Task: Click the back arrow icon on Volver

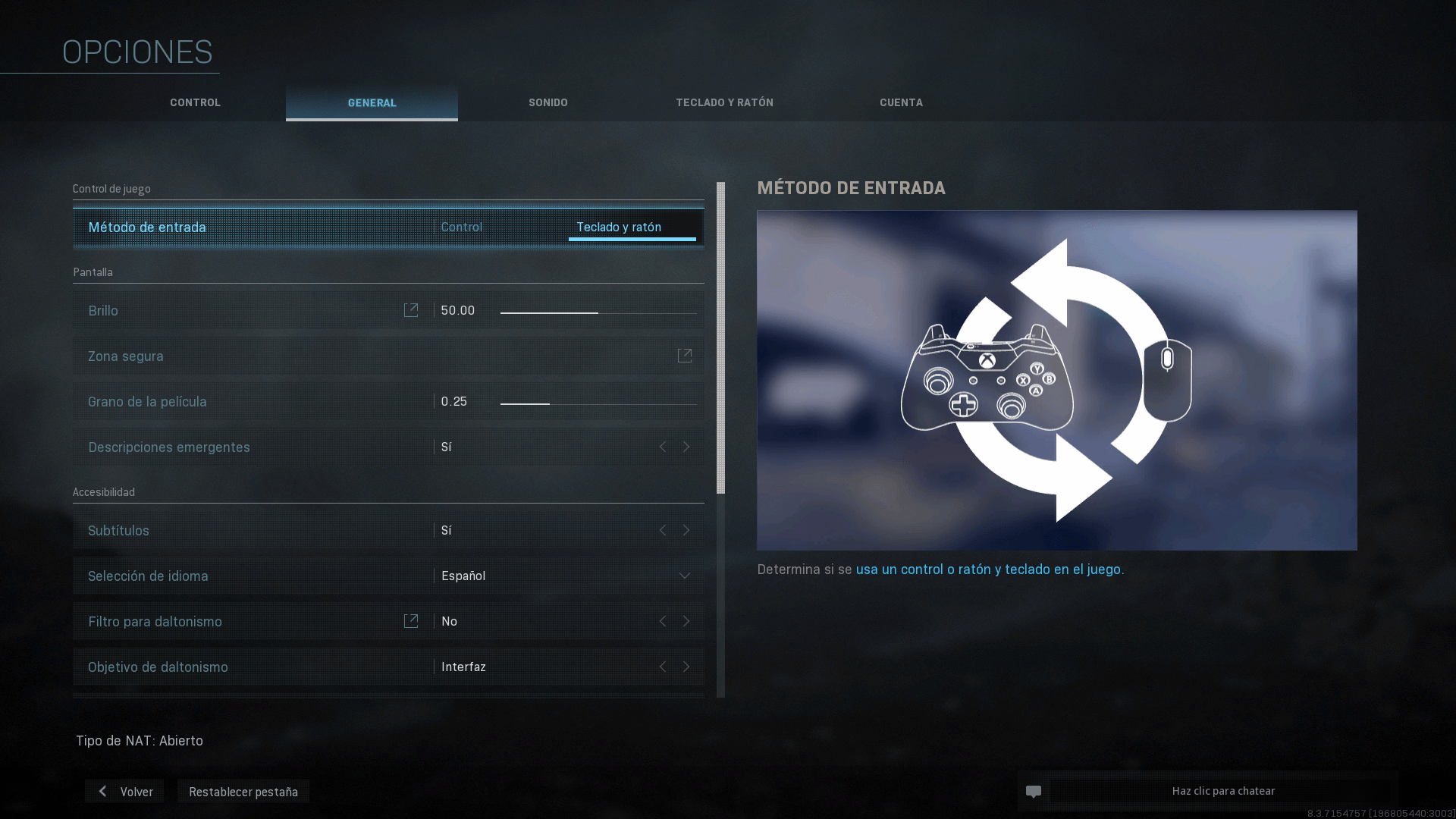Action: (102, 791)
